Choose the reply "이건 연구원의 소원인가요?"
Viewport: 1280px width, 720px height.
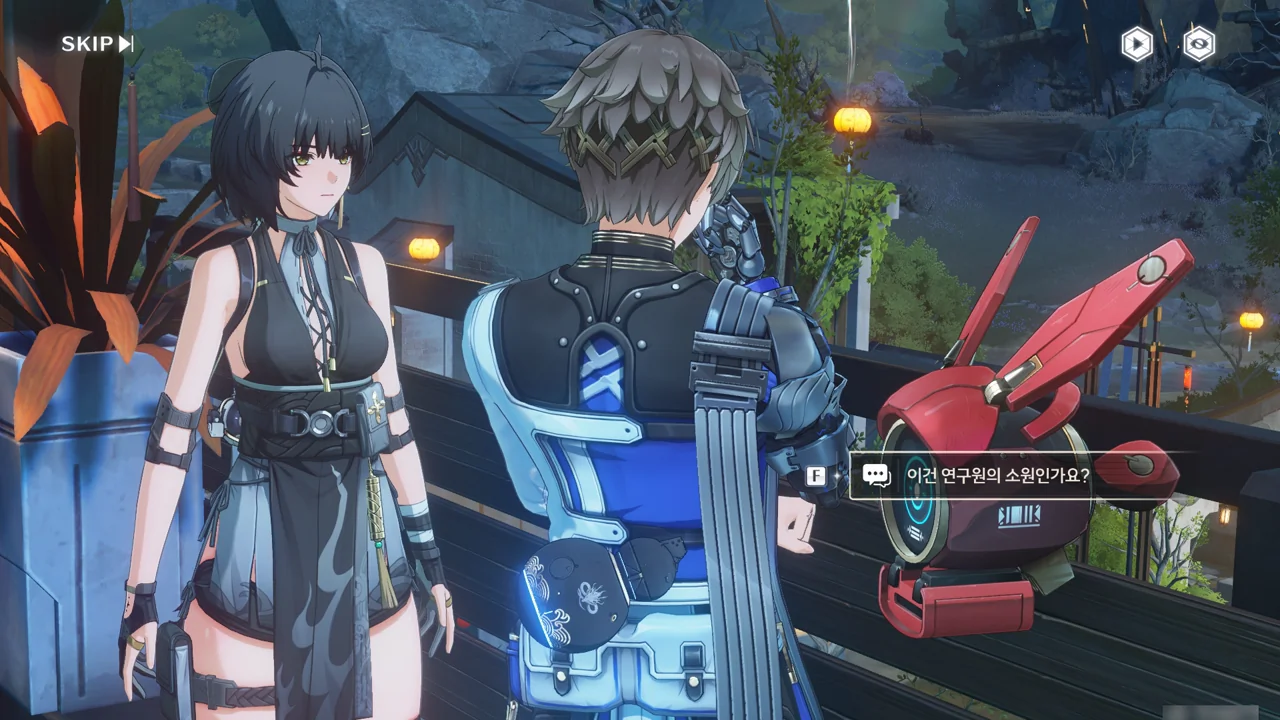[x=996, y=476]
